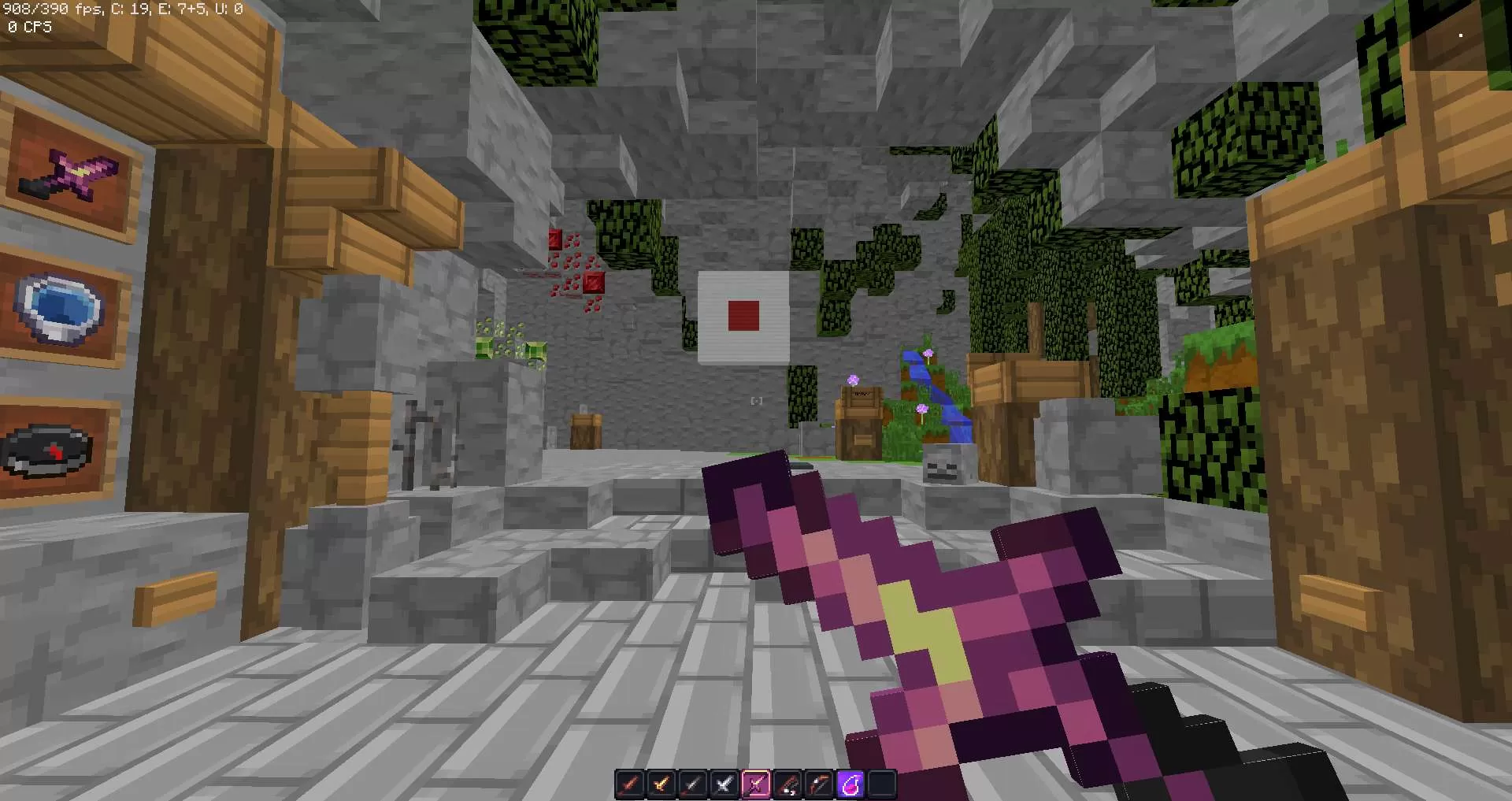Select the golden sword hotbar slot
1512x801 pixels.
[x=661, y=784]
